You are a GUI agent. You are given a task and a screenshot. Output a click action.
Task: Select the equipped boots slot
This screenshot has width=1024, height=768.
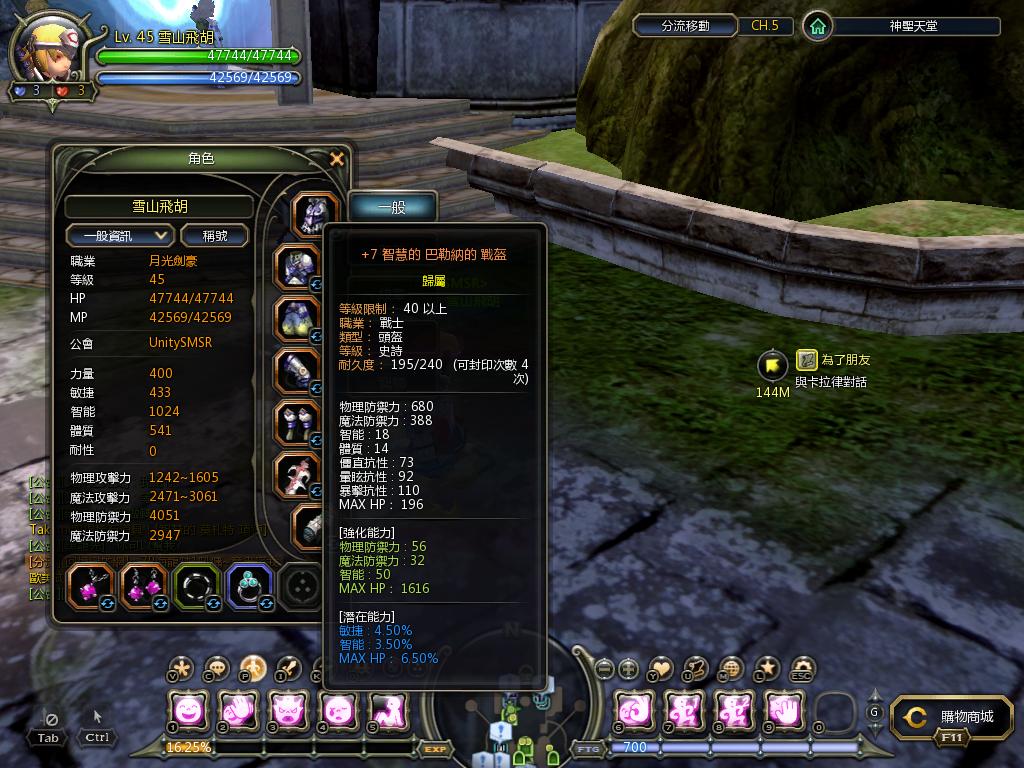[297, 423]
